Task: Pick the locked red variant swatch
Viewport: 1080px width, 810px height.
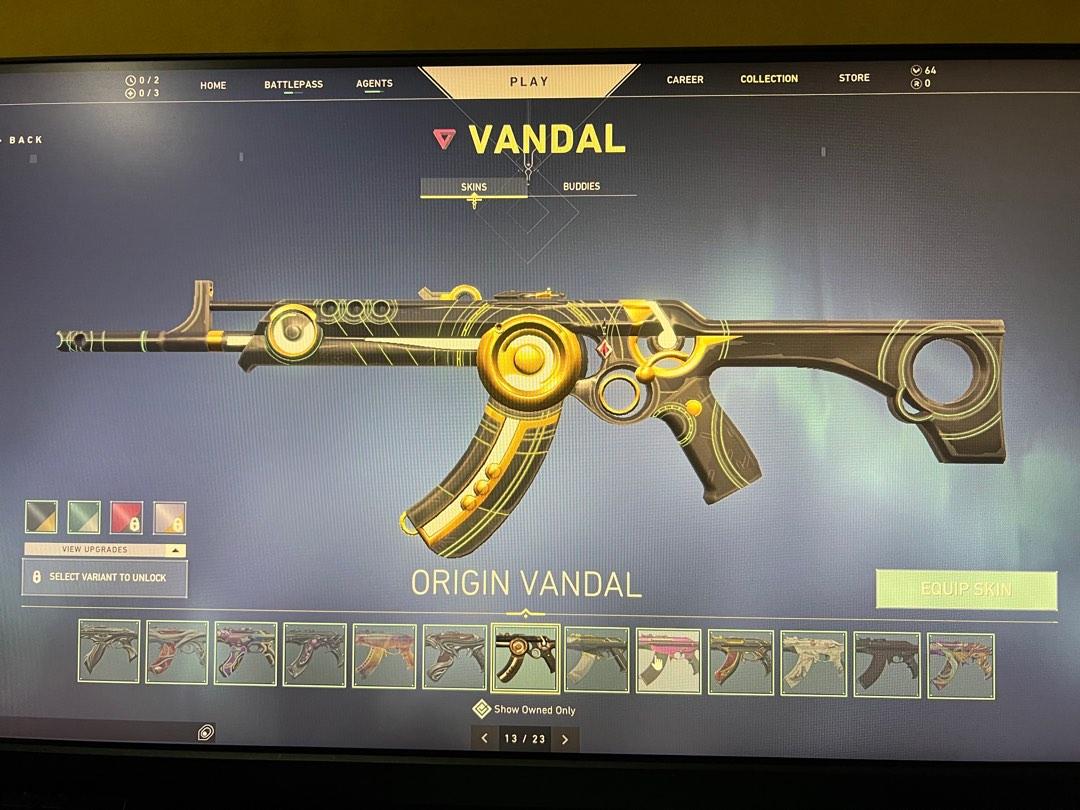Action: 126,517
